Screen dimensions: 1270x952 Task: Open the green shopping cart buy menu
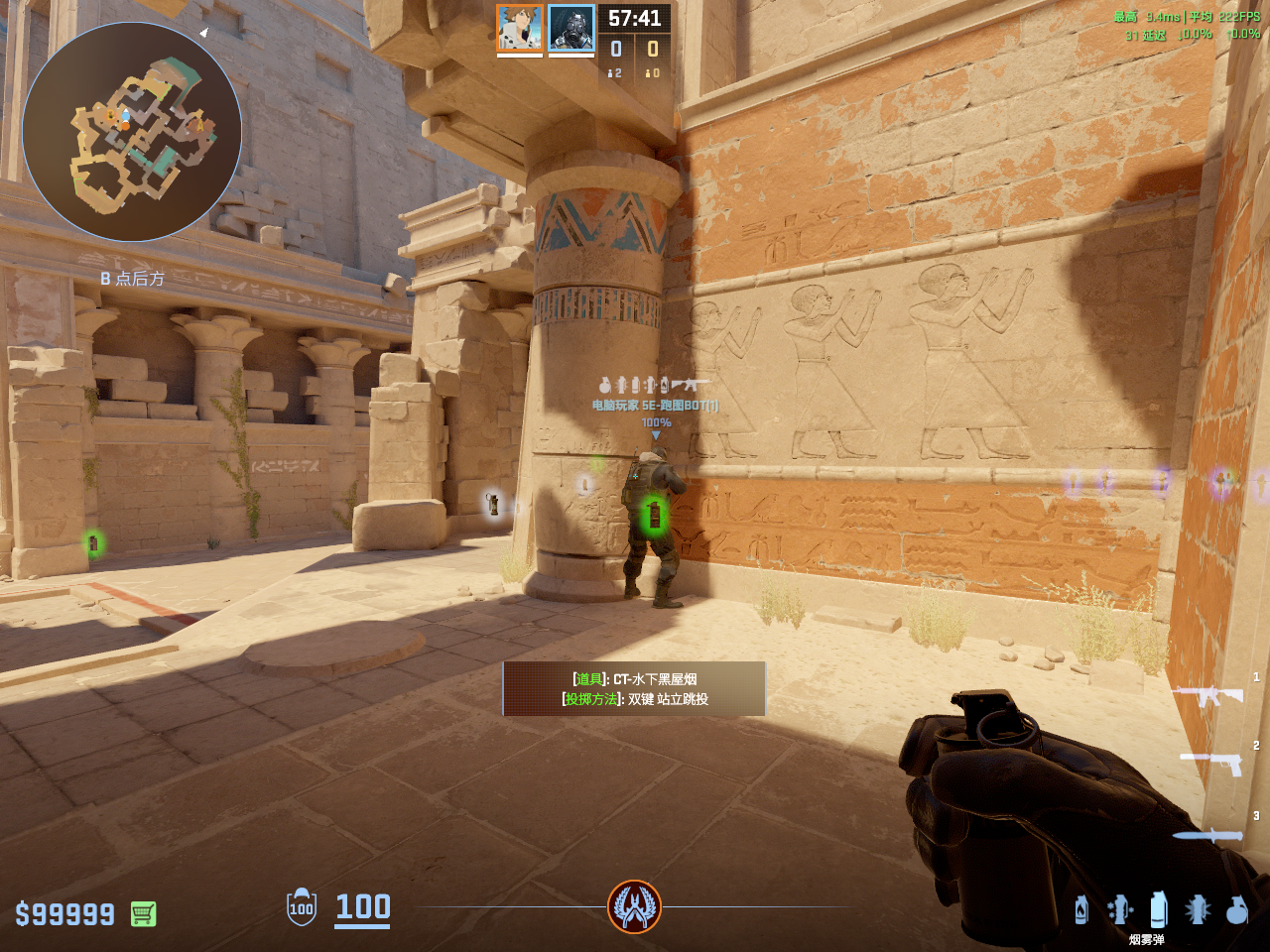[x=143, y=913]
